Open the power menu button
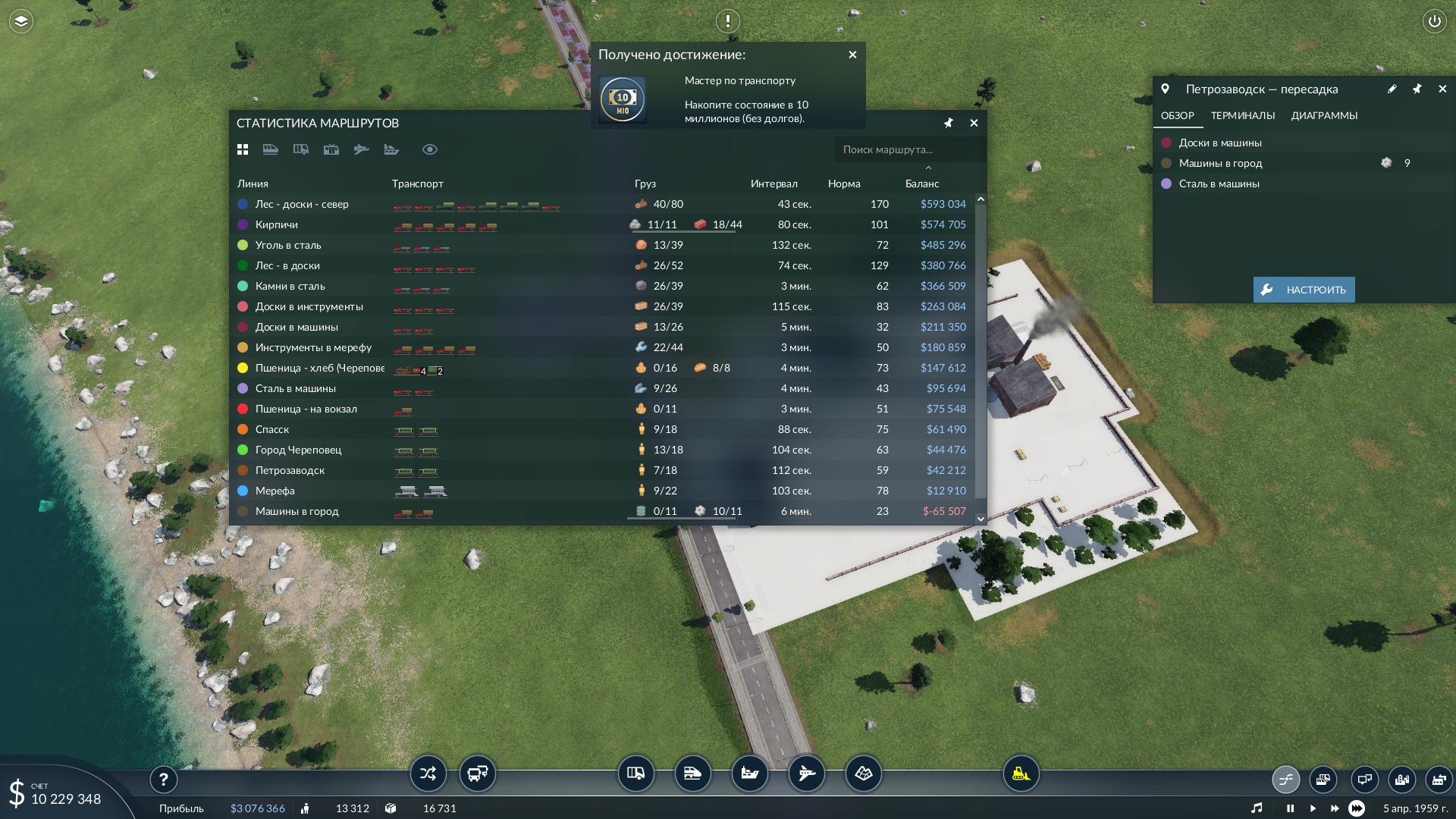 (1434, 21)
